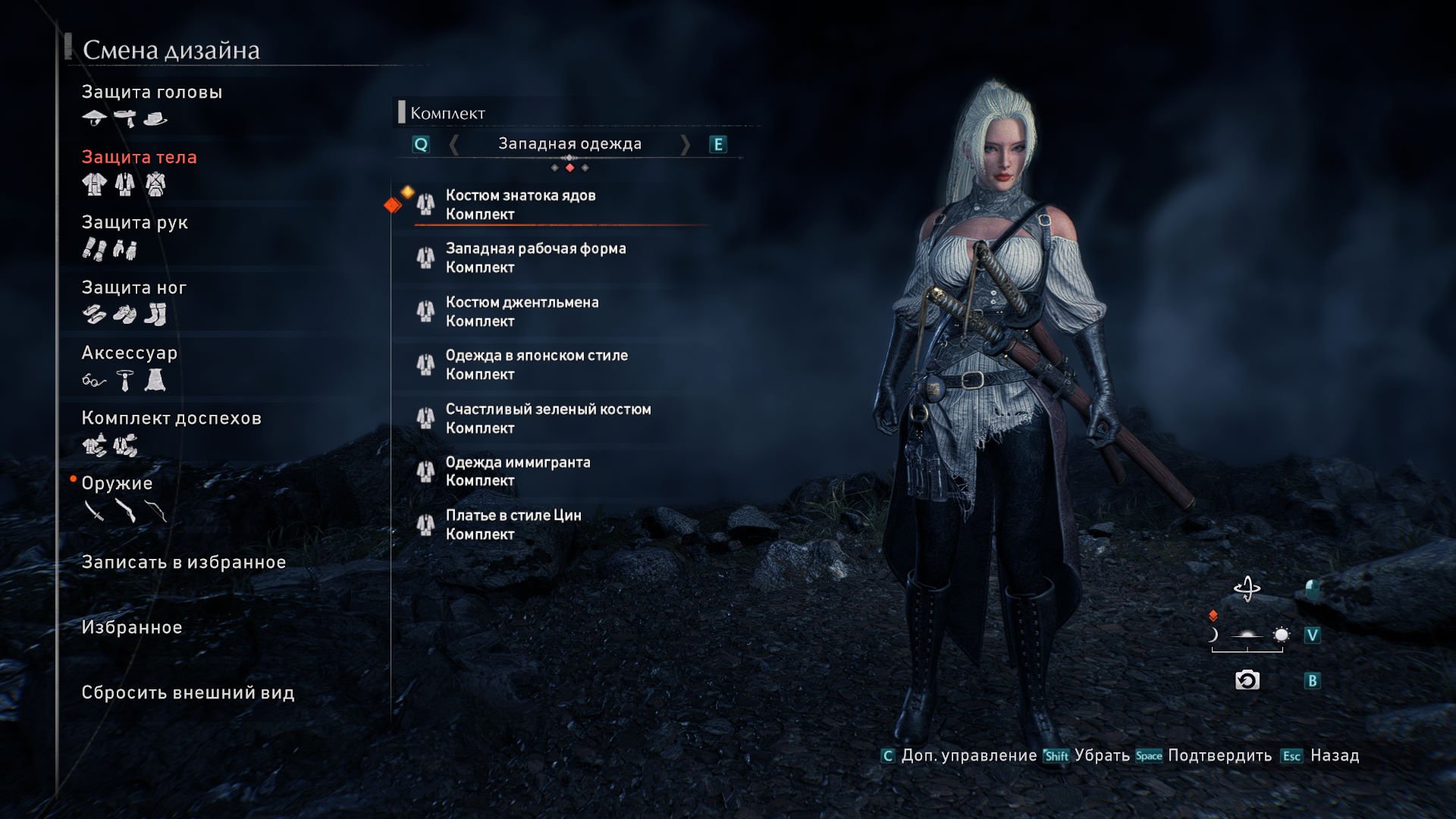Viewport: 1456px width, 819px height.
Task: Choose the Защита ног category
Action: pyautogui.click(x=133, y=288)
